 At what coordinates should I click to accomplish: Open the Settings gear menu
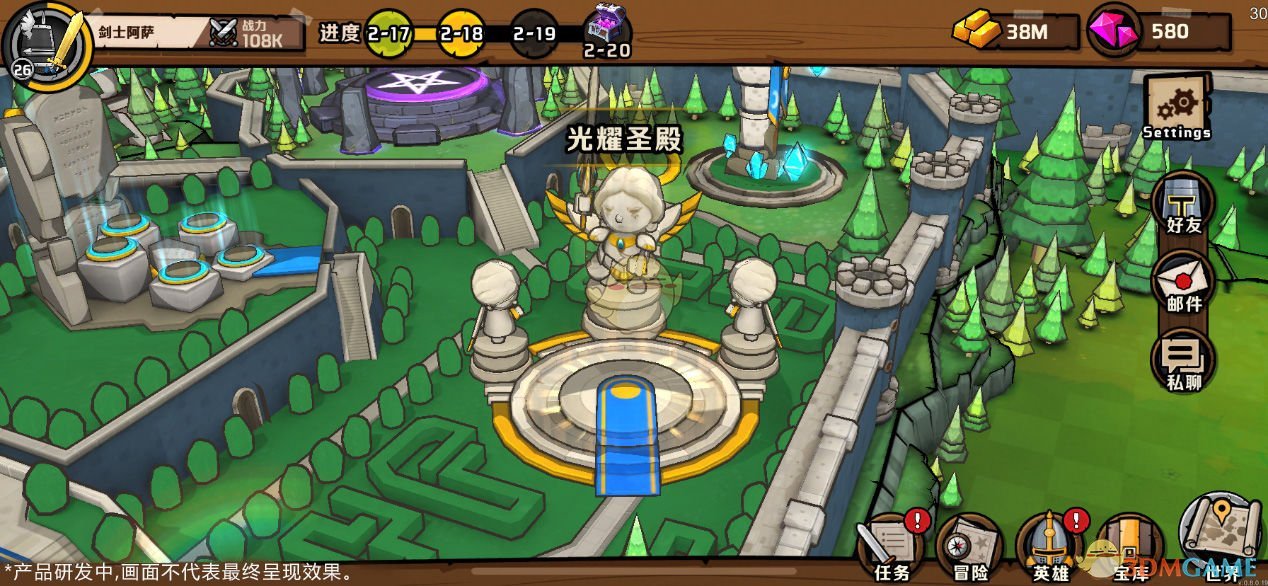coord(1177,108)
